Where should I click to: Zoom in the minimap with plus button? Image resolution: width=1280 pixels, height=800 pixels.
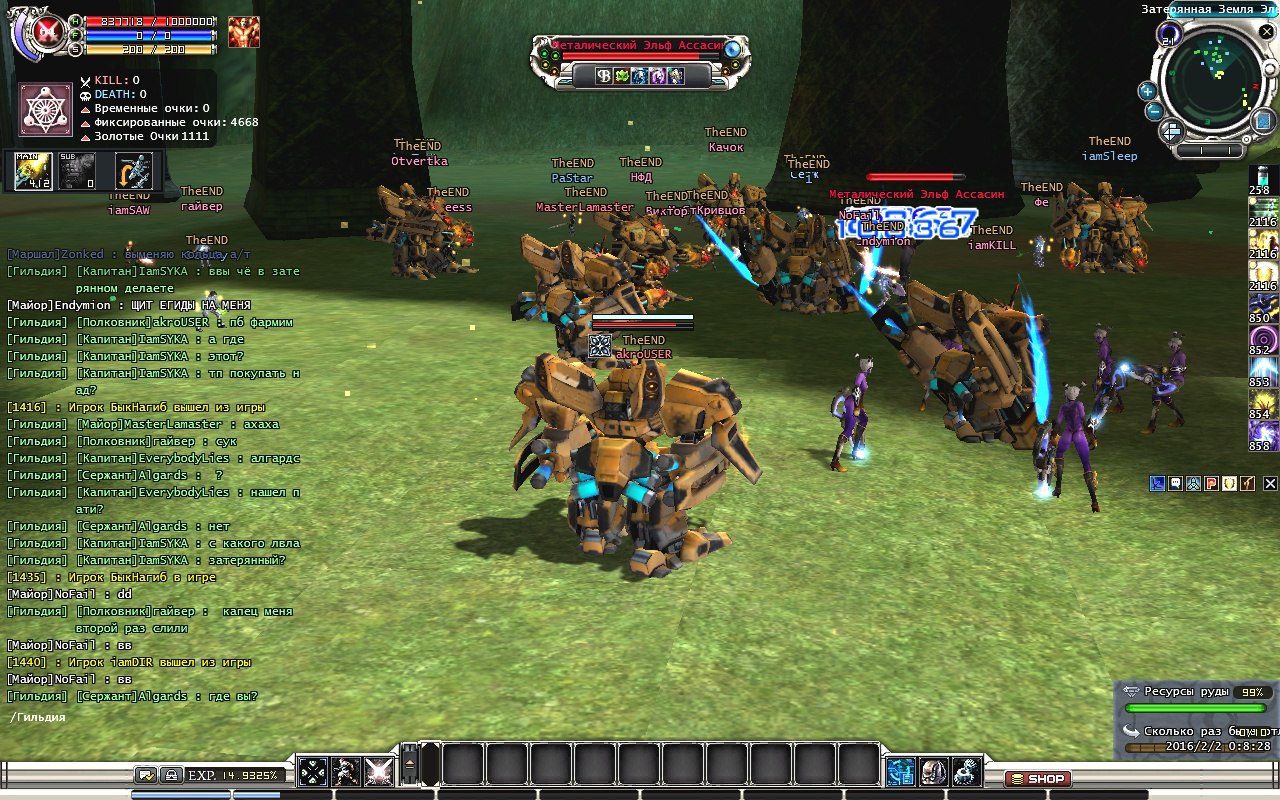[1147, 90]
